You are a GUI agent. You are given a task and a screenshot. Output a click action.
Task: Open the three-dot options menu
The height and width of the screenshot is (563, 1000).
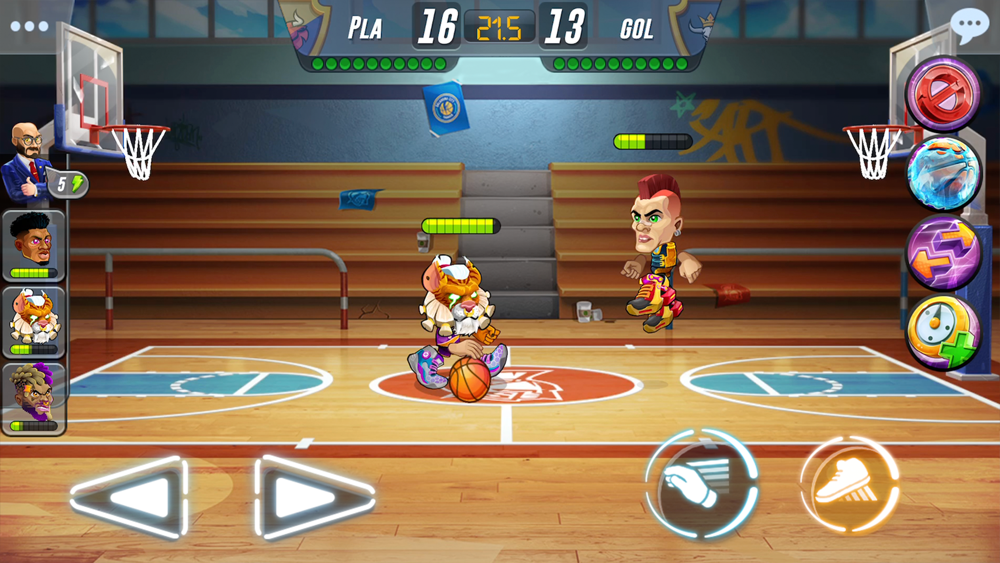coord(29,26)
